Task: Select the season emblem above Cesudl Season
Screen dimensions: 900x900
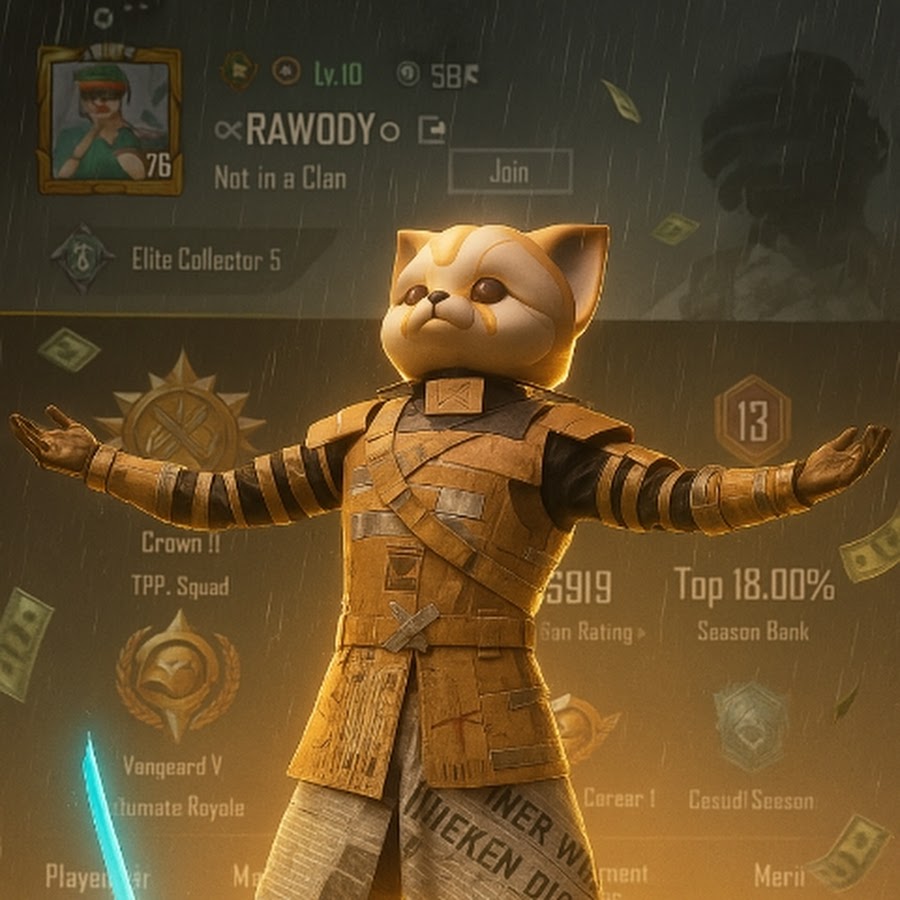Action: coord(750,727)
